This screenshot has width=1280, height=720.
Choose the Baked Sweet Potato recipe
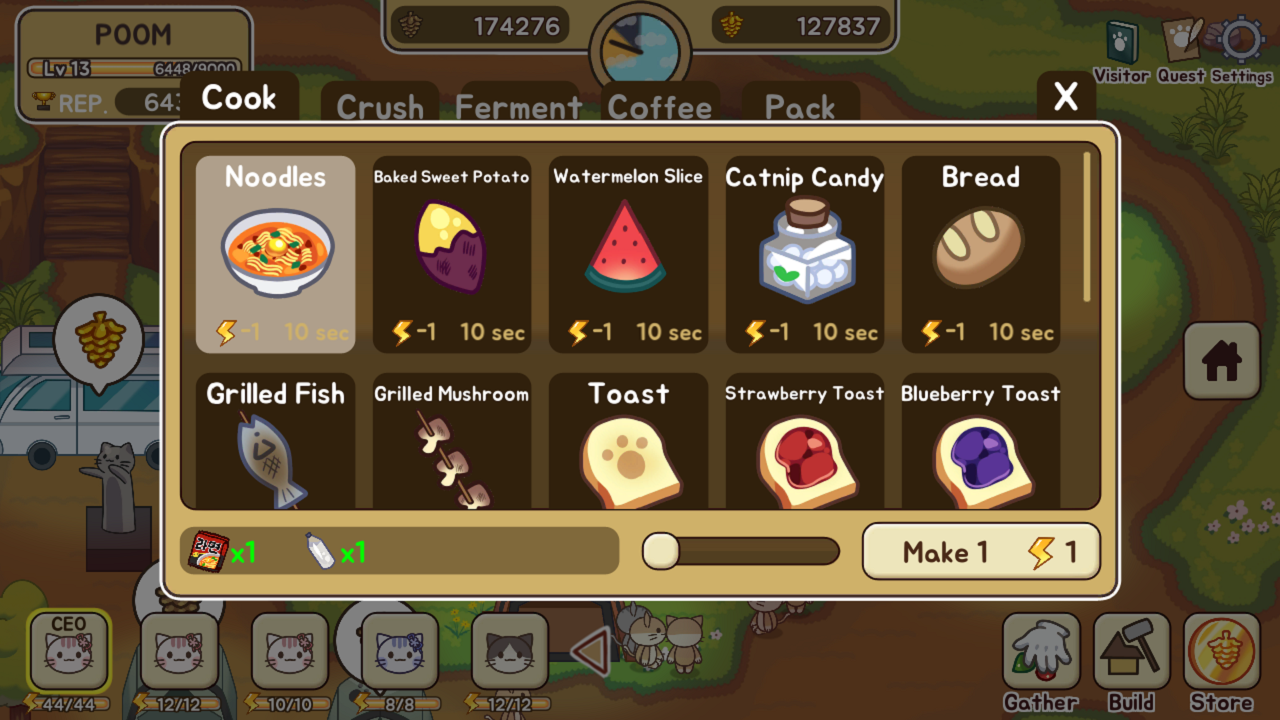pyautogui.click(x=451, y=254)
